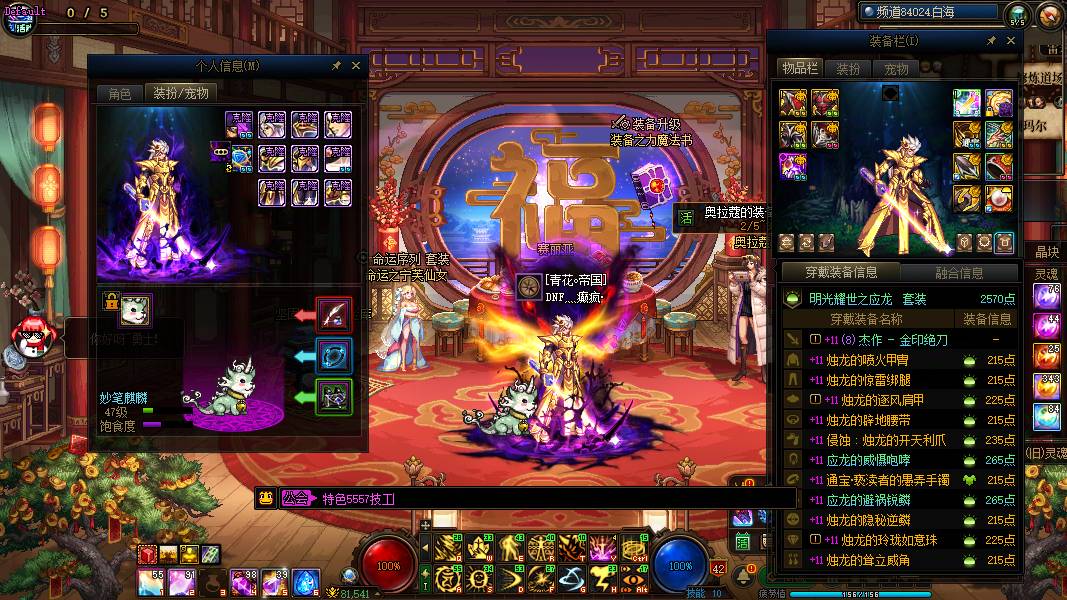Open the chat emoji face button

tap(266, 498)
